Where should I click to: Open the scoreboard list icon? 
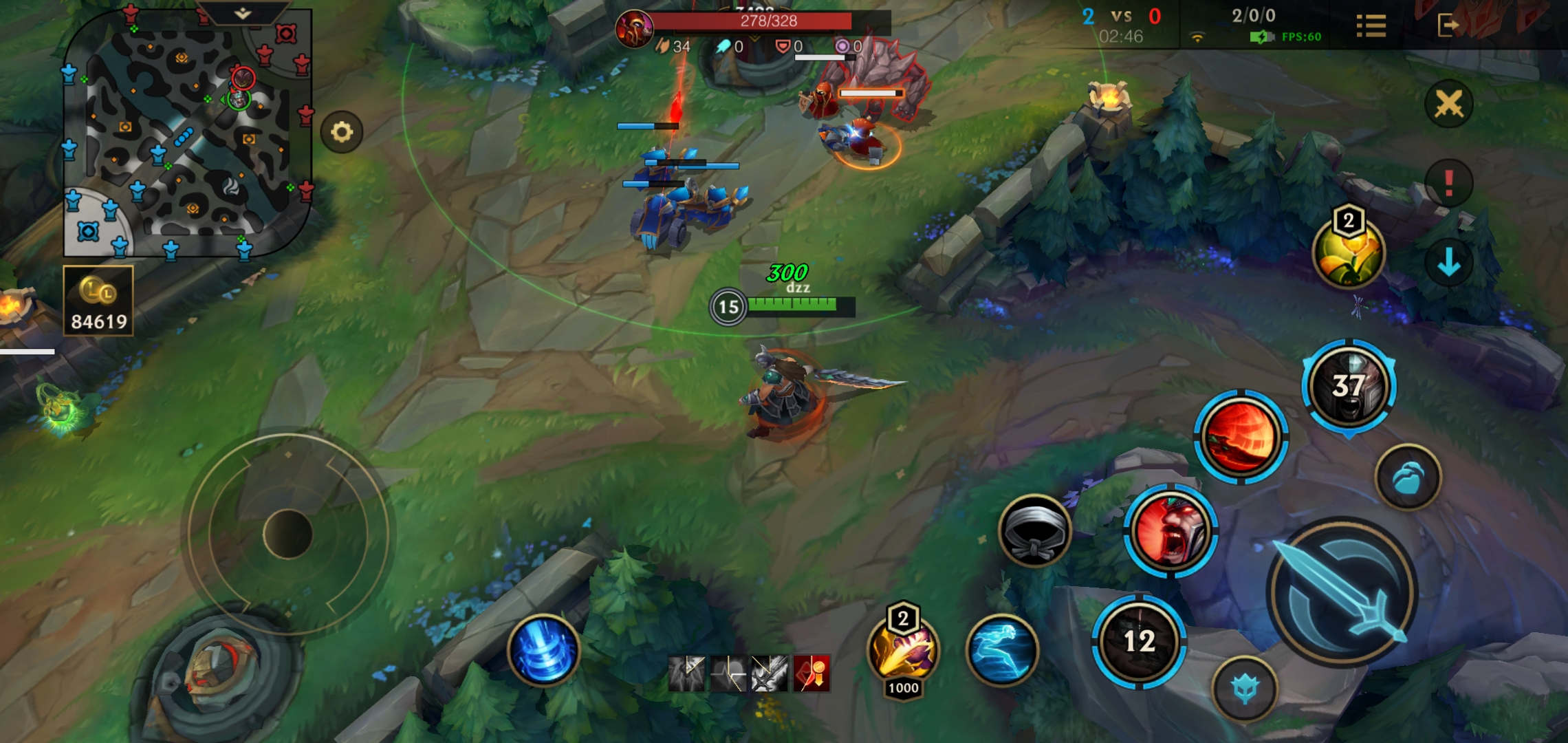pyautogui.click(x=1371, y=26)
